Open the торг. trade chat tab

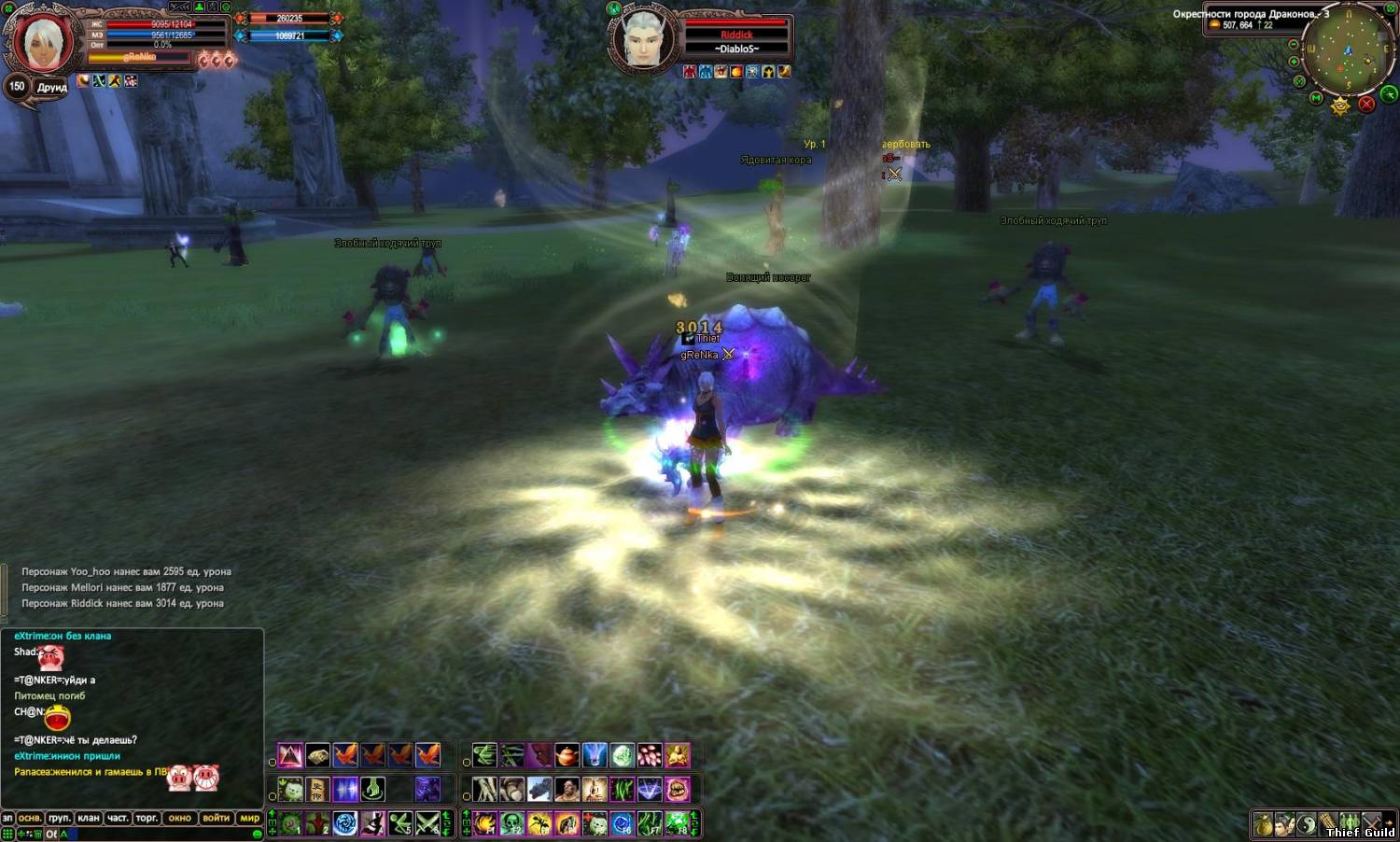[147, 818]
